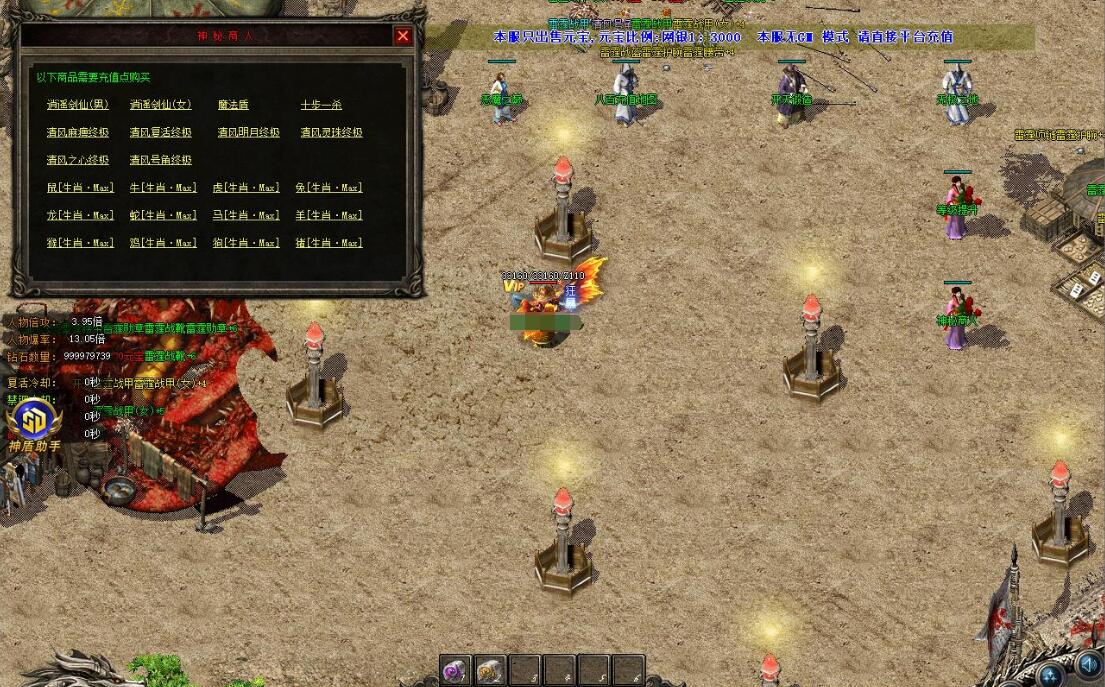Pick 清风号角终极 in the shop
This screenshot has width=1105, height=687.
coord(160,160)
